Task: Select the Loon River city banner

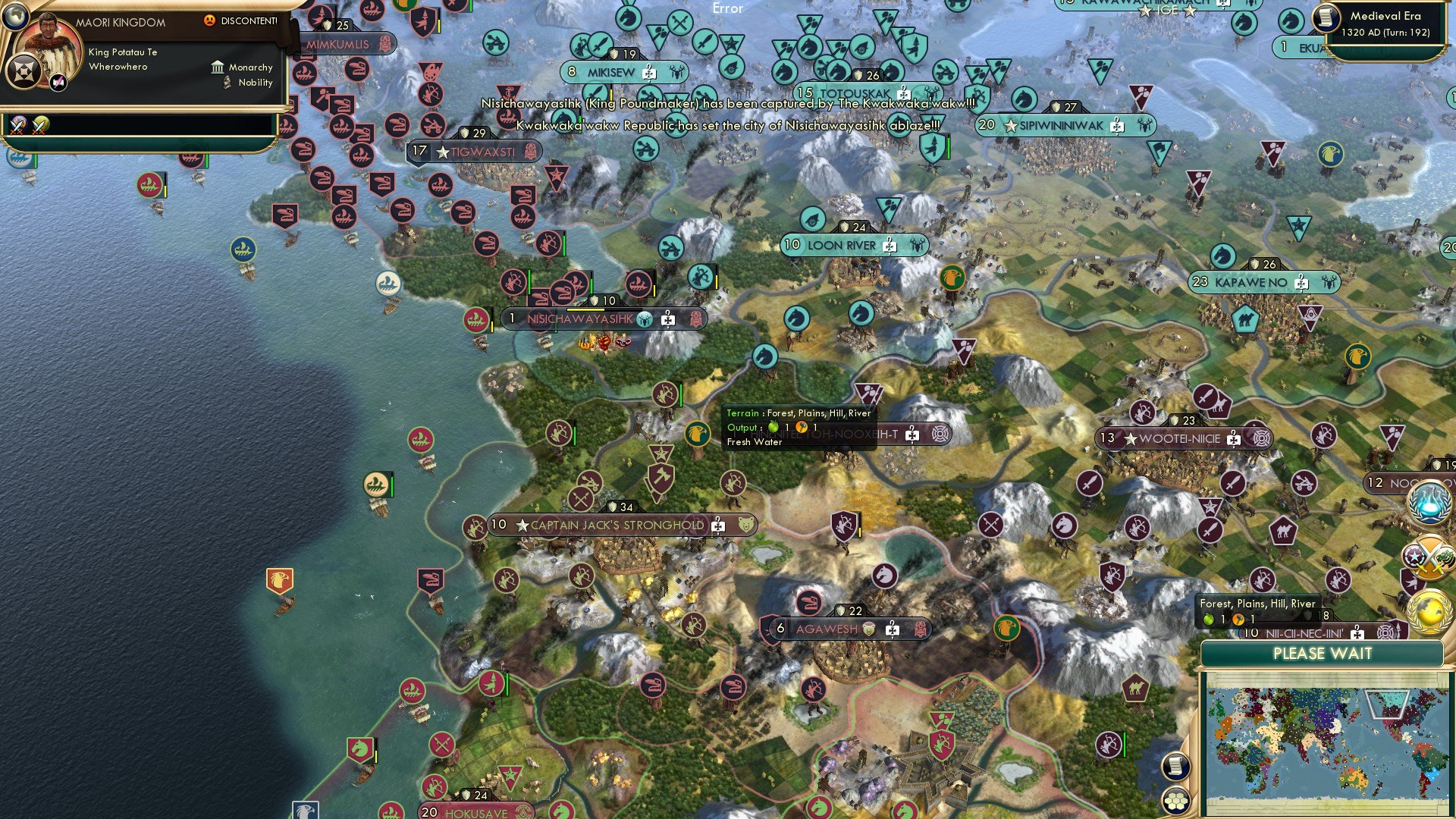Action: (840, 245)
